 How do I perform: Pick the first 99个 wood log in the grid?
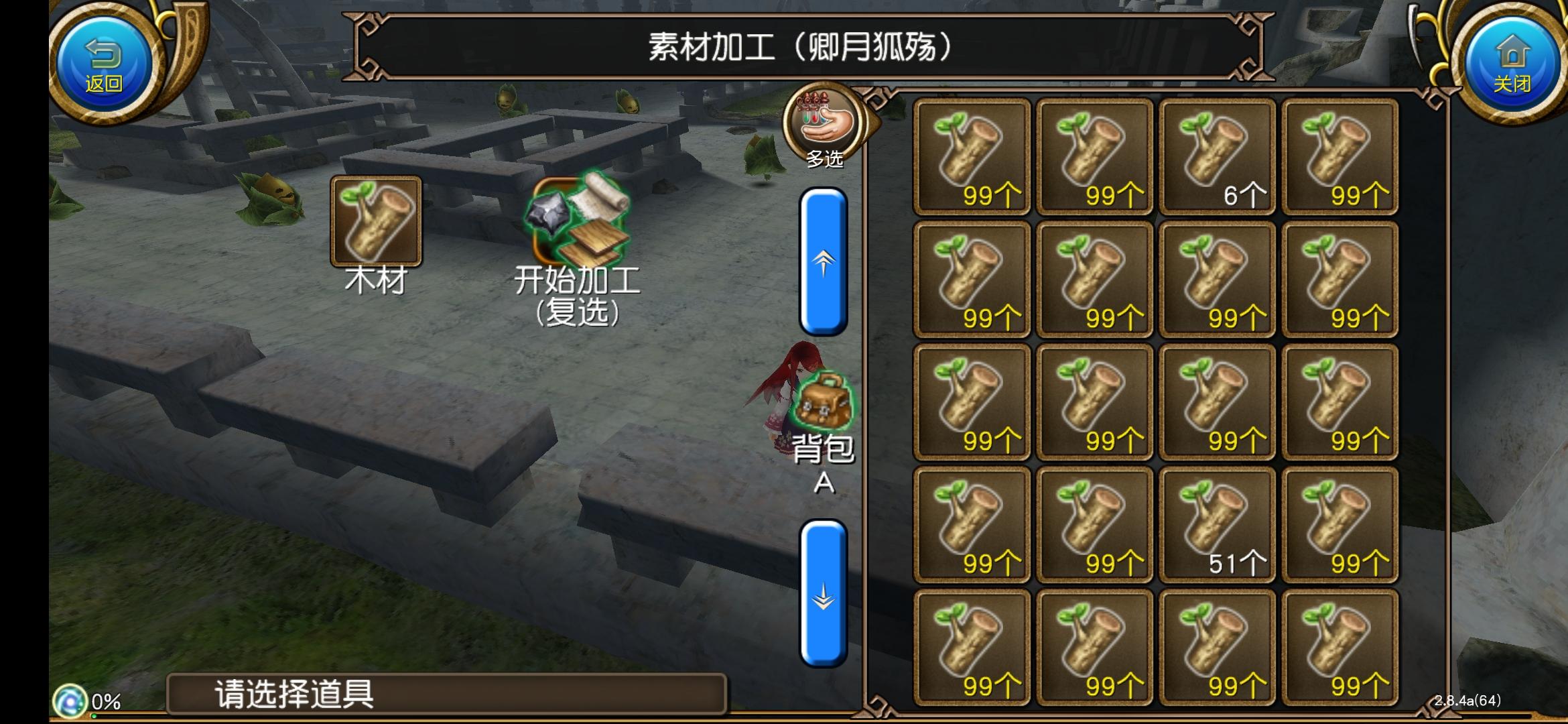click(x=970, y=154)
